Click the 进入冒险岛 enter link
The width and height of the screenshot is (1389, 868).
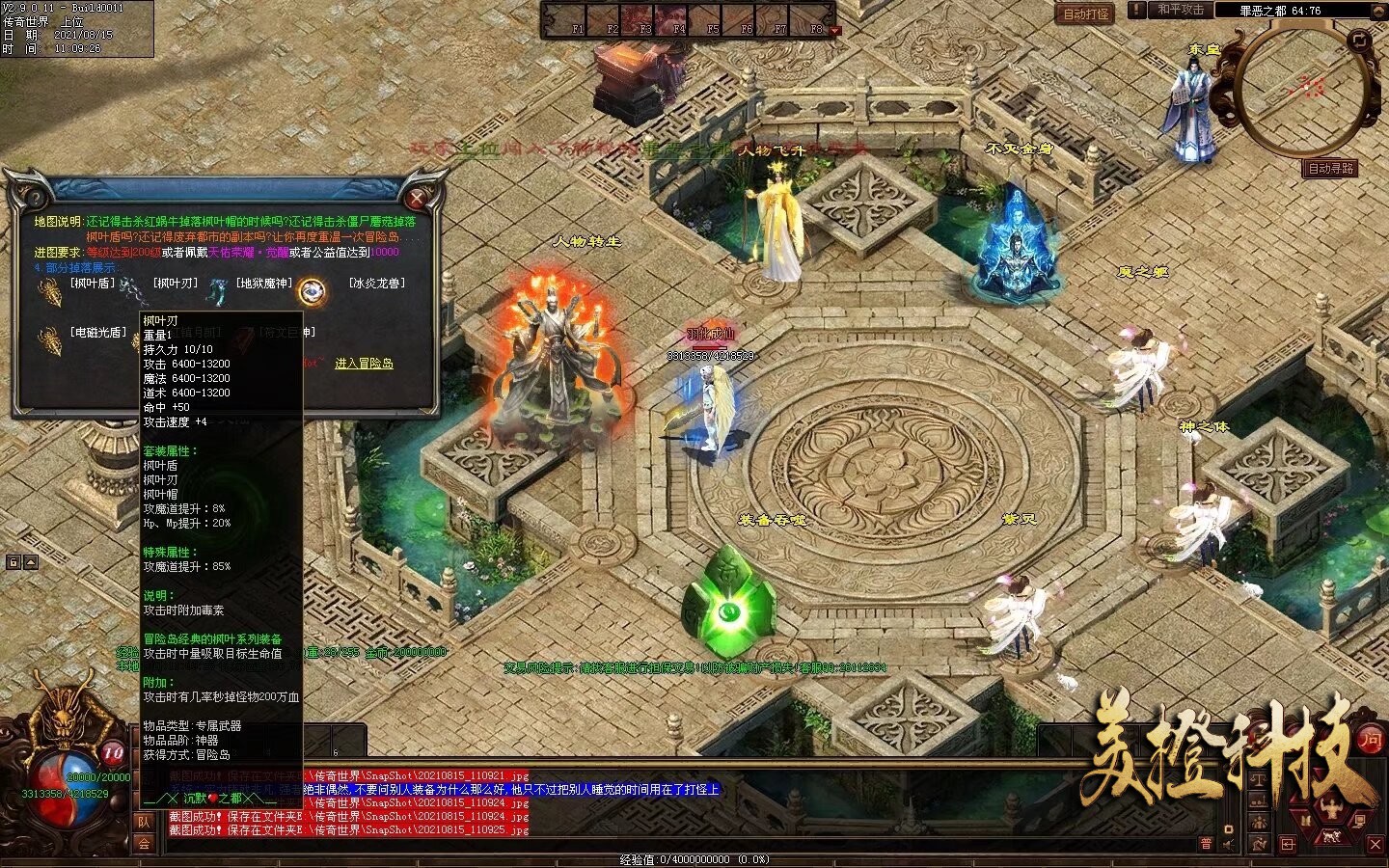coord(364,364)
